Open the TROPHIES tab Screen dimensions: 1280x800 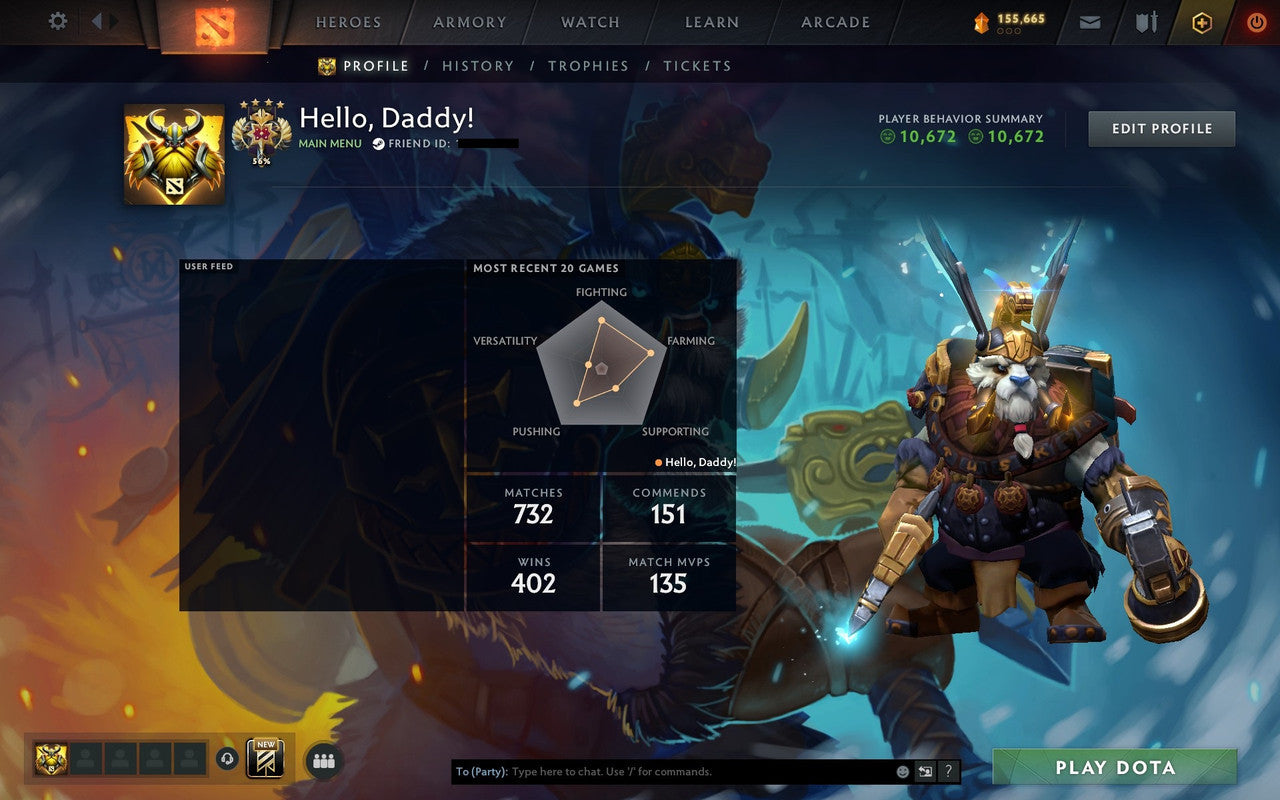tap(588, 66)
